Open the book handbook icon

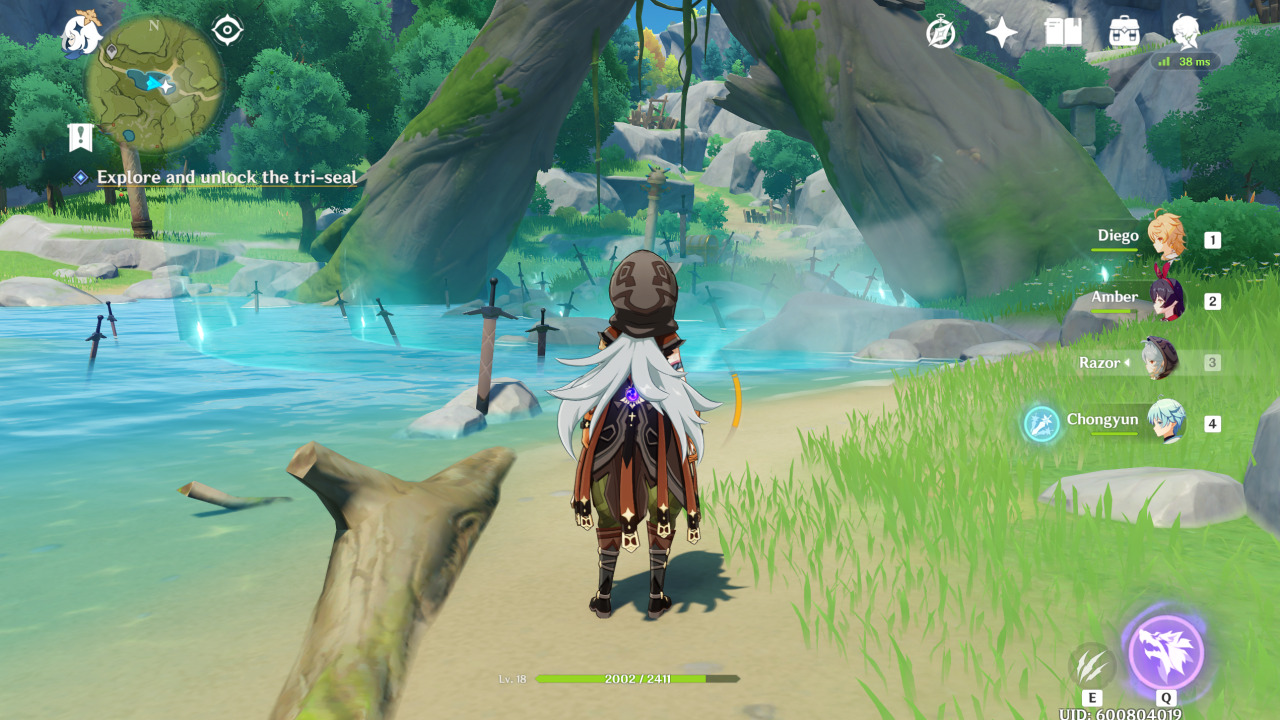(1063, 33)
